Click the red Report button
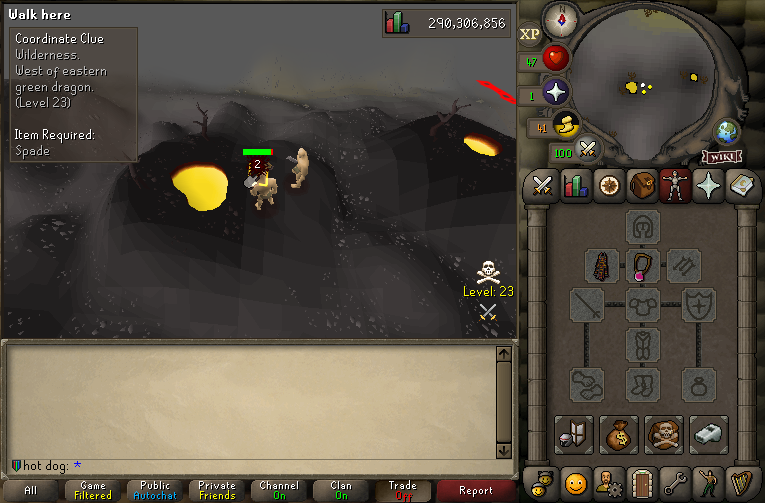This screenshot has width=765, height=503. point(476,490)
